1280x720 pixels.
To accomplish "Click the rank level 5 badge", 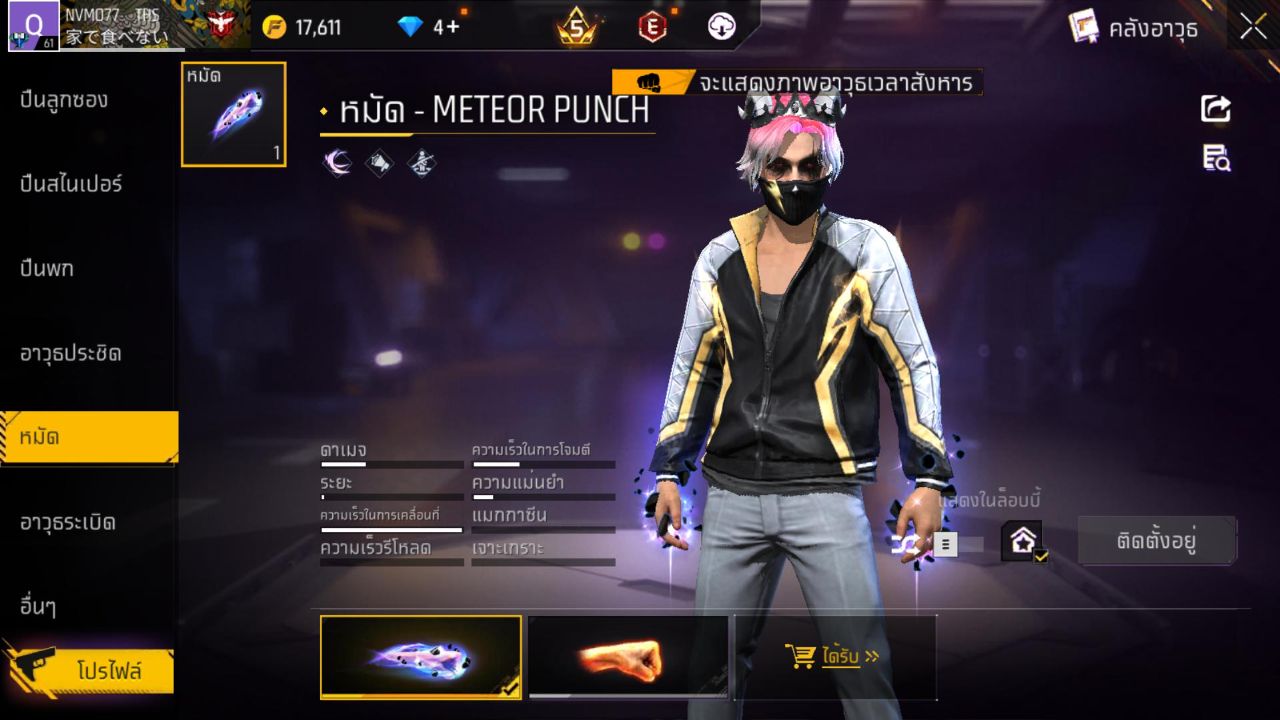I will click(576, 27).
